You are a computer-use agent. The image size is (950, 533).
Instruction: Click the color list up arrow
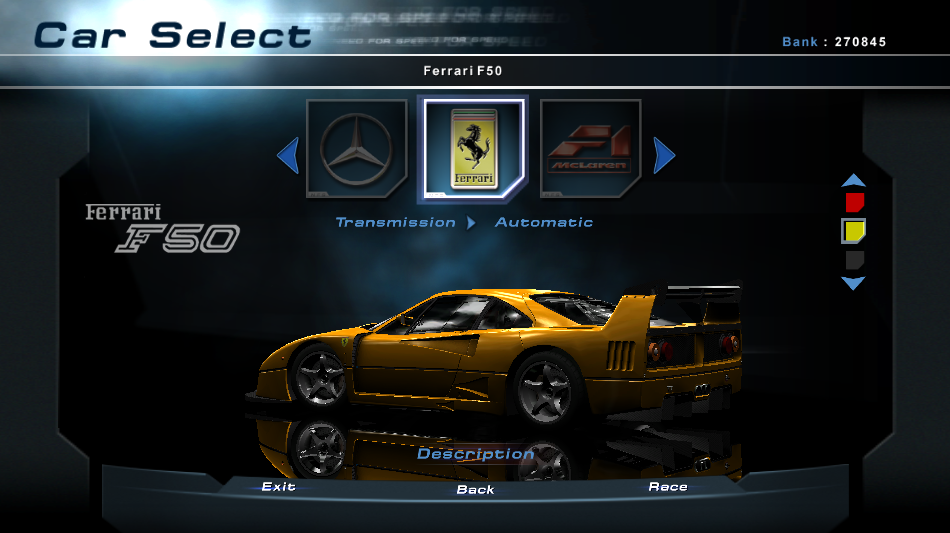(853, 181)
